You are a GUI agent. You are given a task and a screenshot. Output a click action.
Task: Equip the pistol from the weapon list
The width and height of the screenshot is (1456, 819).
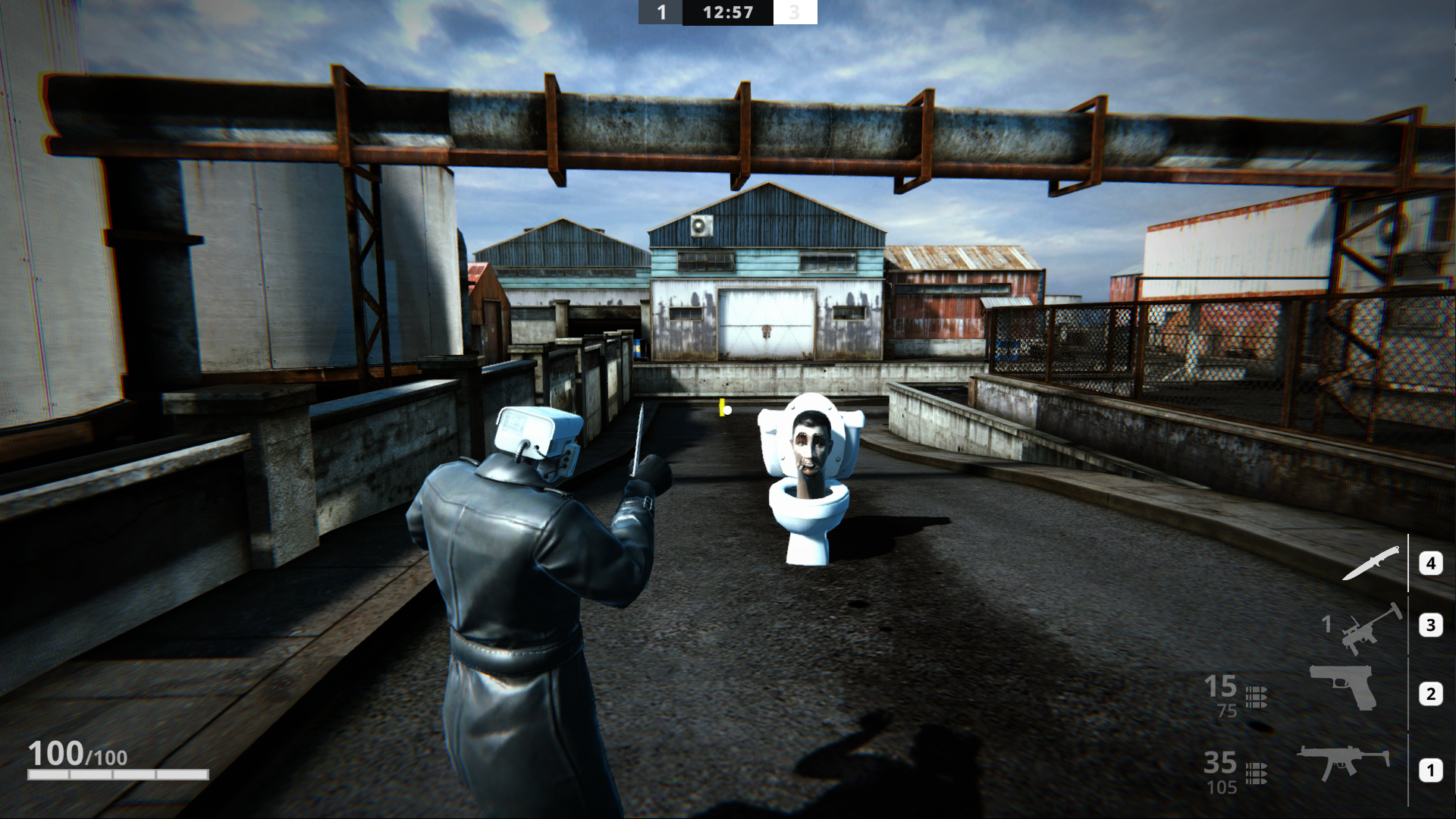pyautogui.click(x=1344, y=686)
